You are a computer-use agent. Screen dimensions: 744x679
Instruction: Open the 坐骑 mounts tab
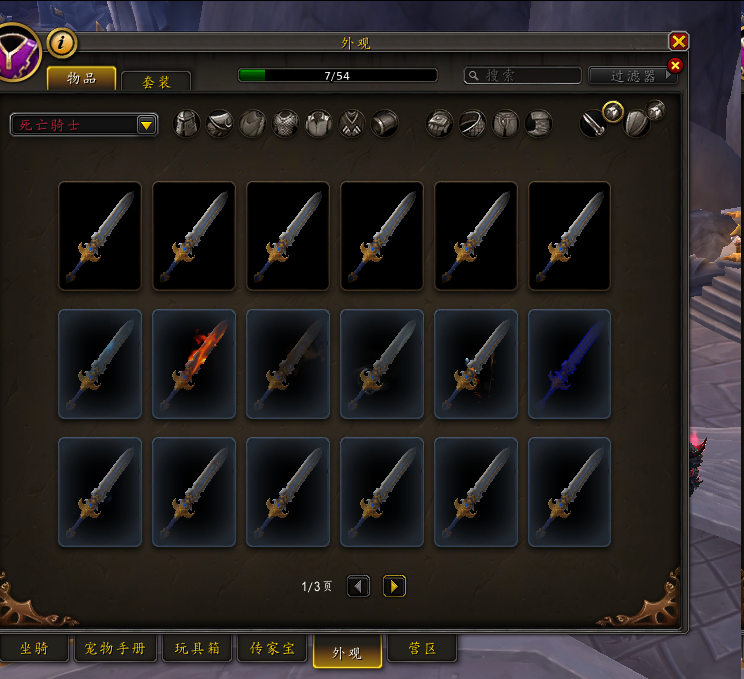click(x=34, y=649)
